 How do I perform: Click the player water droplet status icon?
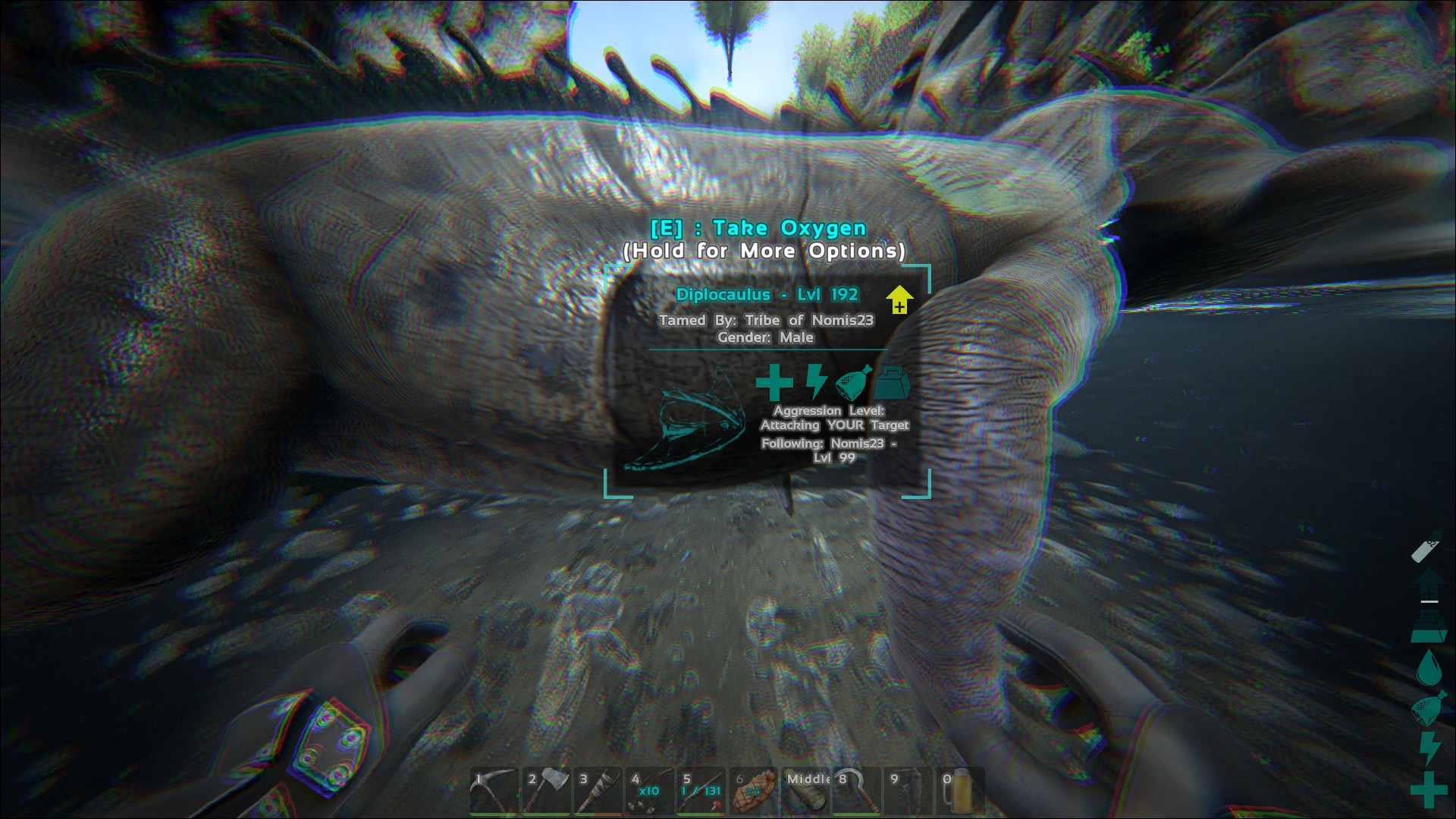pyautogui.click(x=1429, y=667)
